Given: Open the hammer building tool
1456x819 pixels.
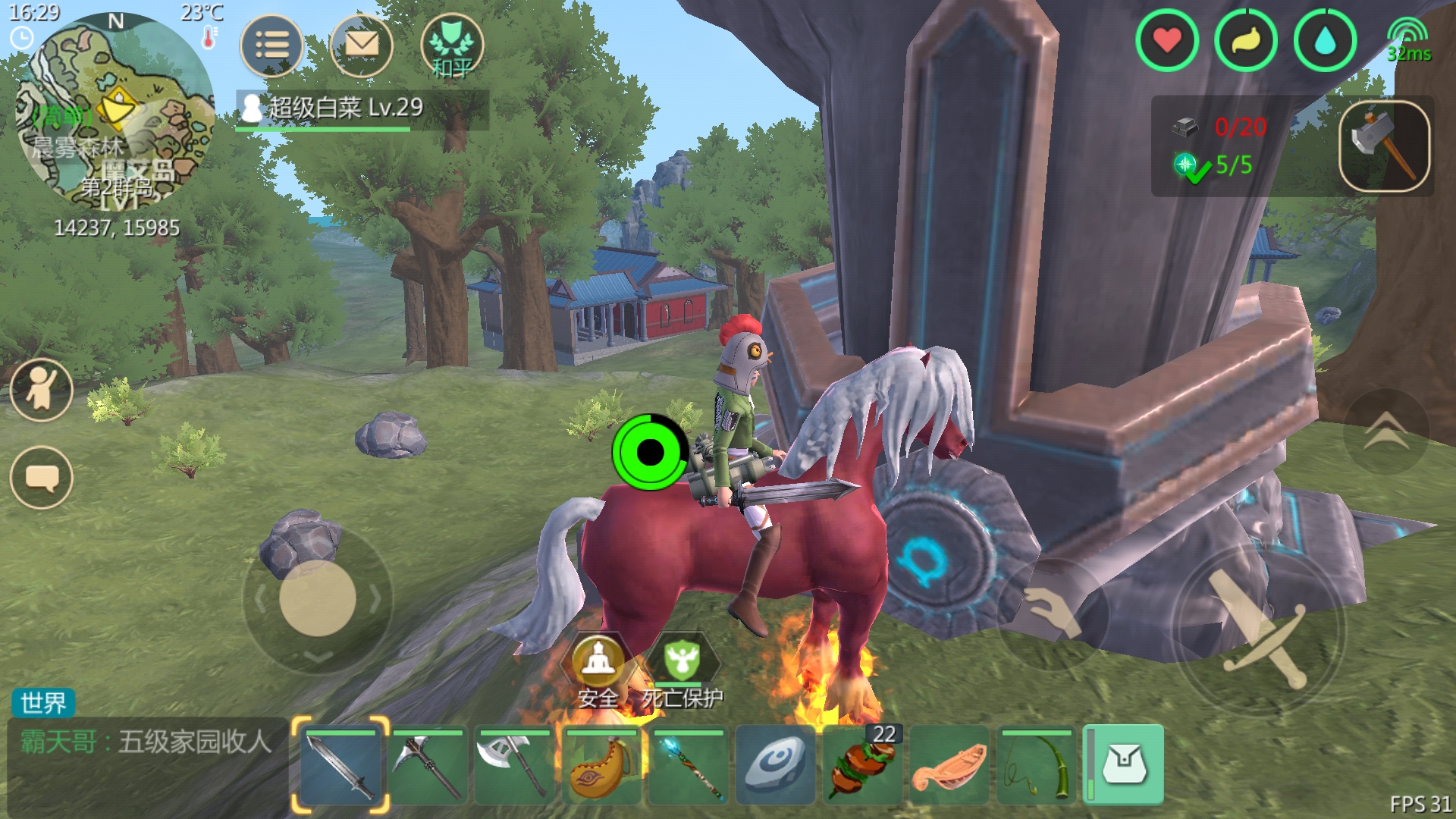Looking at the screenshot, I should coord(1384,146).
